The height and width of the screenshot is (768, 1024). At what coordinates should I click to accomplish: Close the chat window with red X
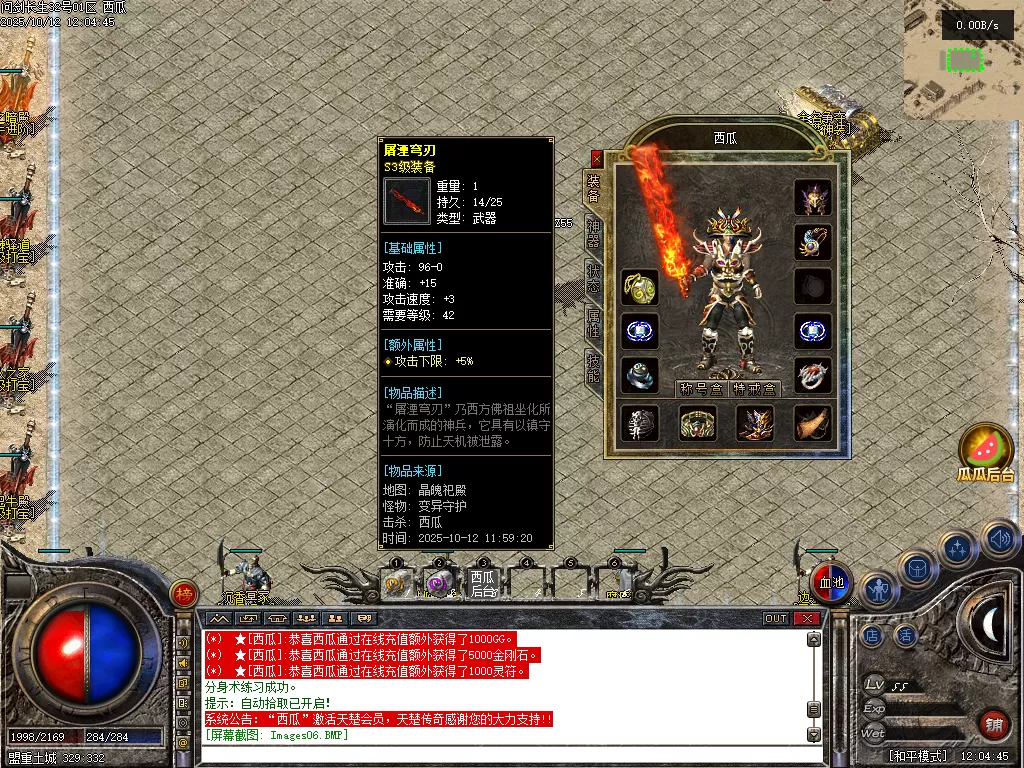806,619
